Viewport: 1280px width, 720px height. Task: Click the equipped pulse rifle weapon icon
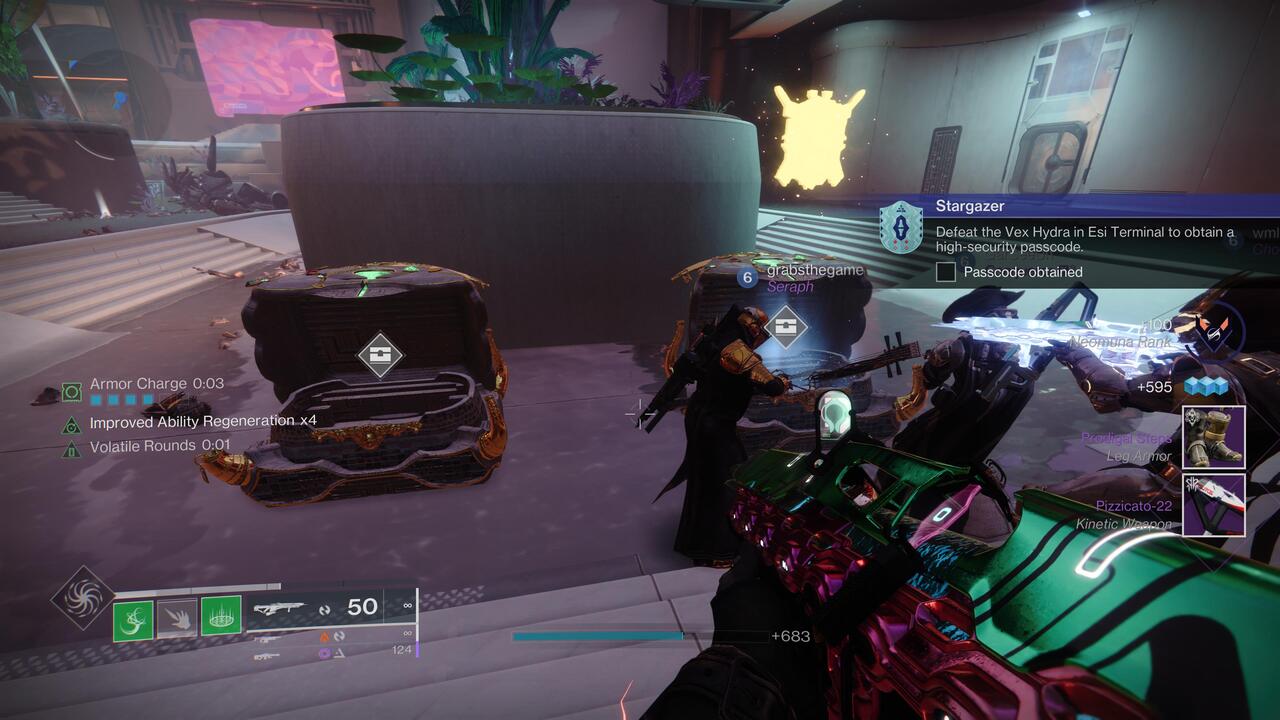point(281,607)
